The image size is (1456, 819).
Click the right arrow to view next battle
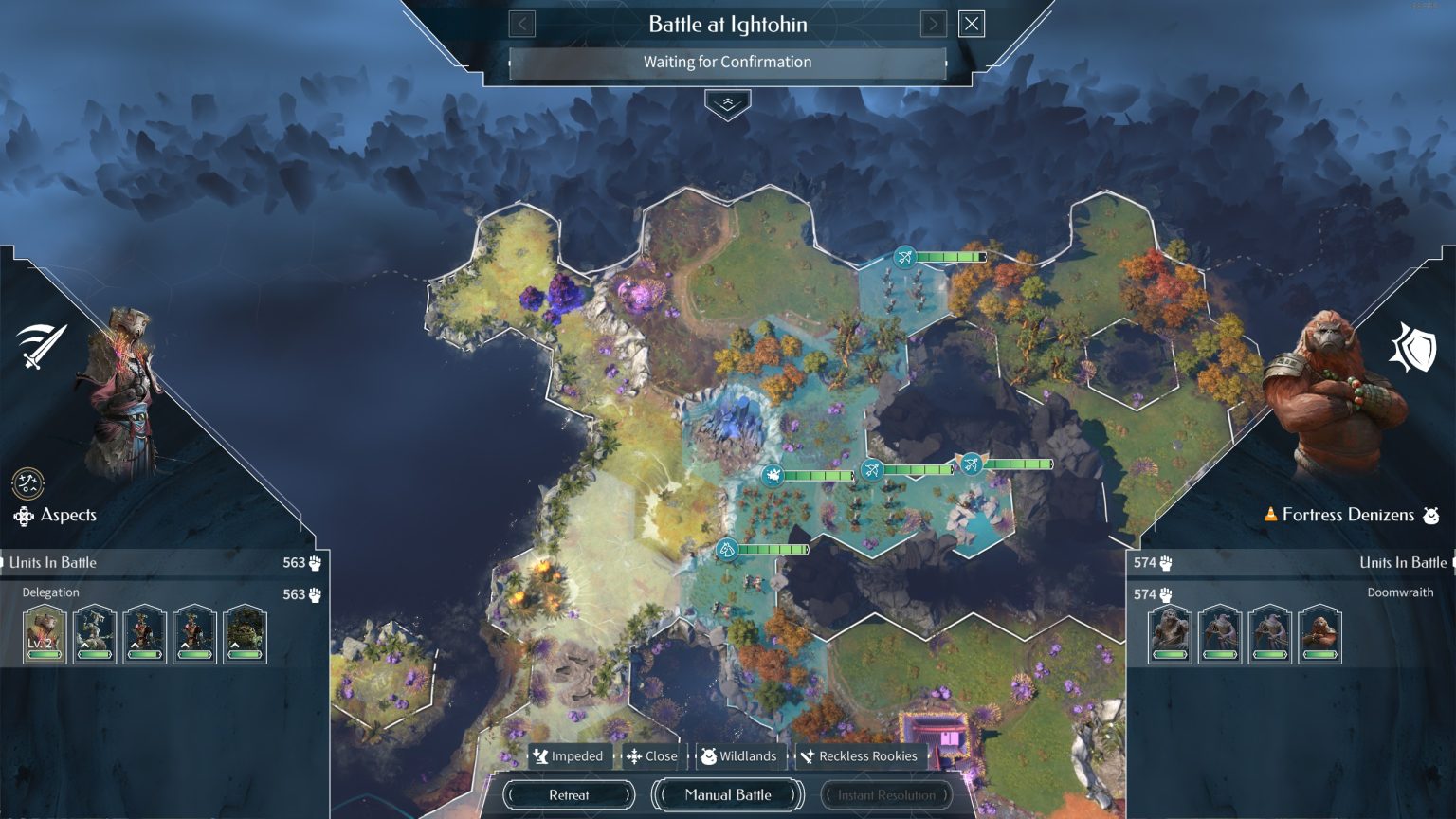click(x=933, y=24)
